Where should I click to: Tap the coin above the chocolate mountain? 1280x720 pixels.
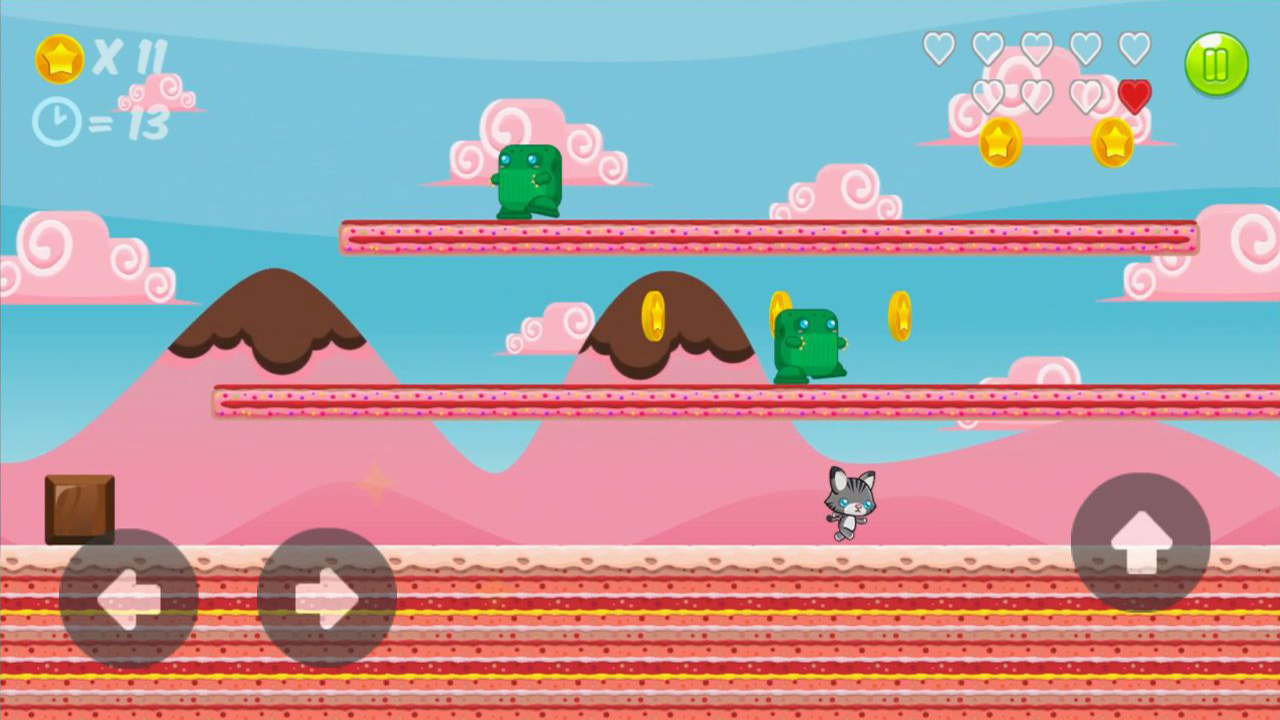(655, 318)
